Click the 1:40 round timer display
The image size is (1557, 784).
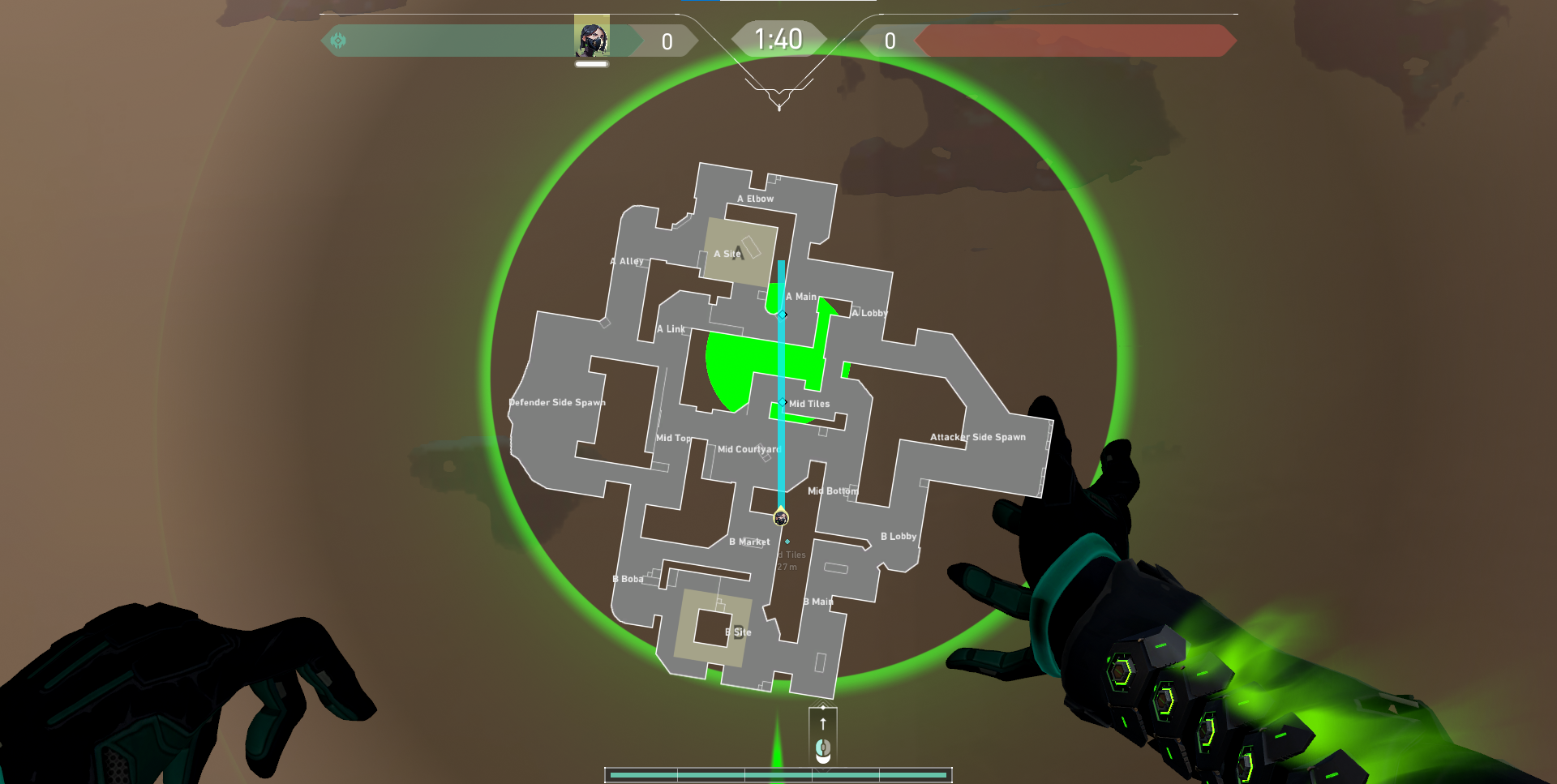(x=780, y=36)
